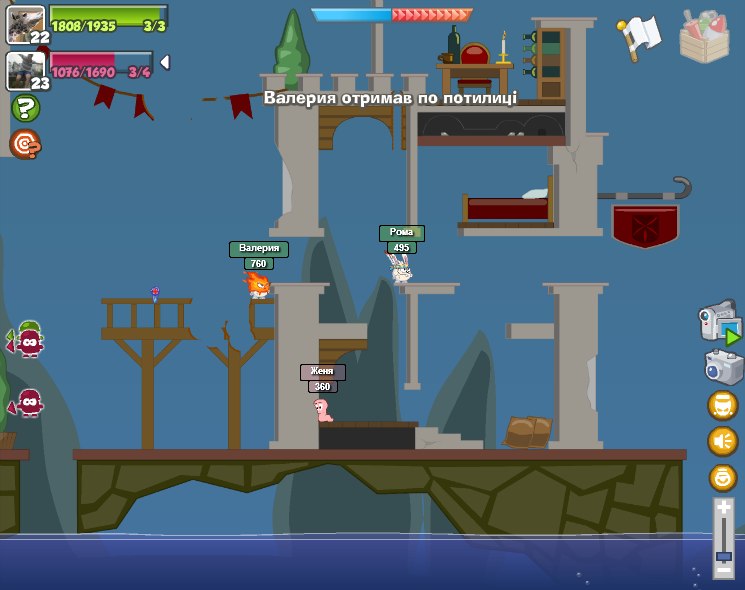Open the weapons crate inventory
Screen dimensions: 745x590
tap(704, 35)
